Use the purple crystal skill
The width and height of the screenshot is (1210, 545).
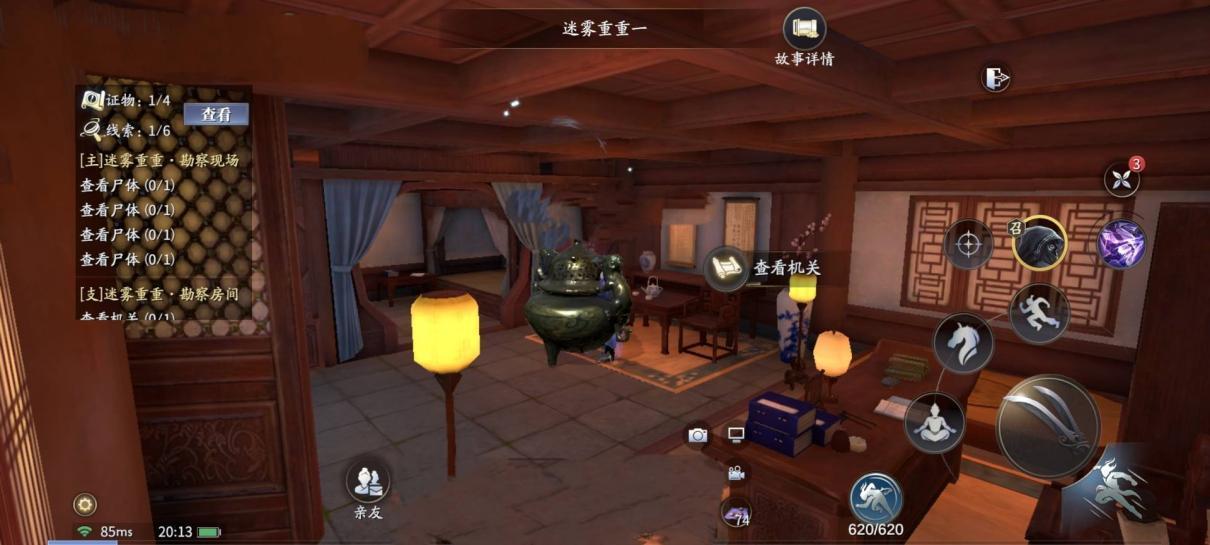[1121, 243]
